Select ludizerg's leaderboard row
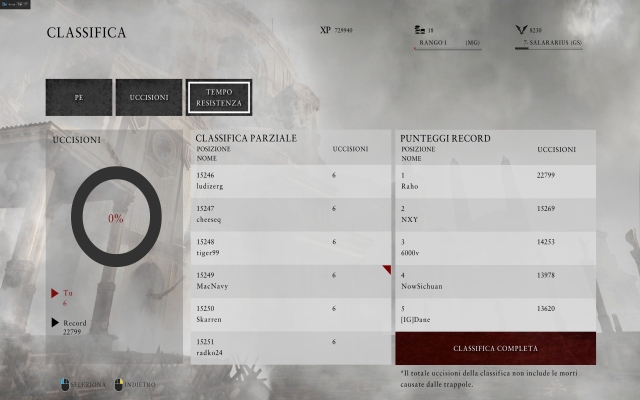This screenshot has width=640, height=400. [291, 181]
